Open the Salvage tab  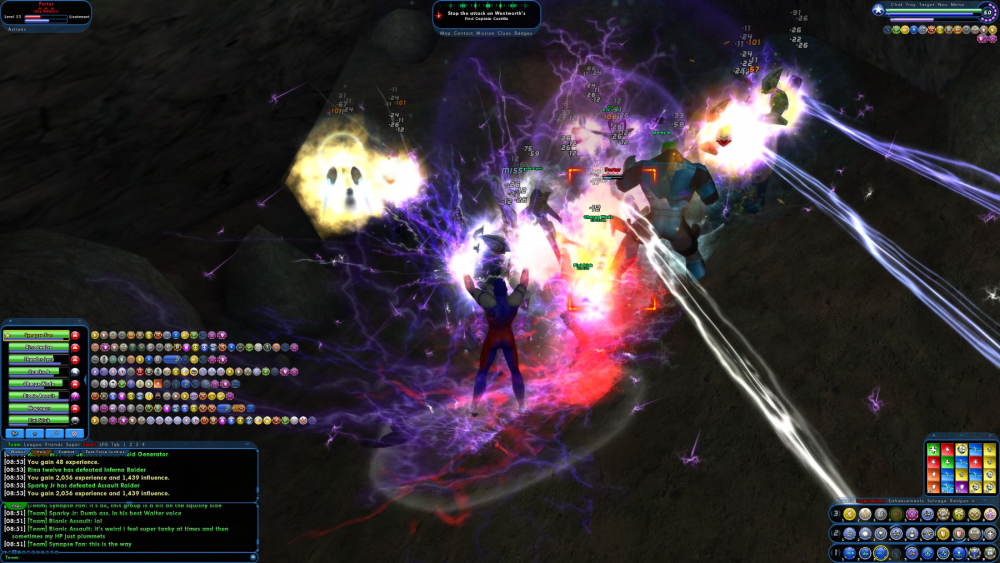click(x=936, y=500)
